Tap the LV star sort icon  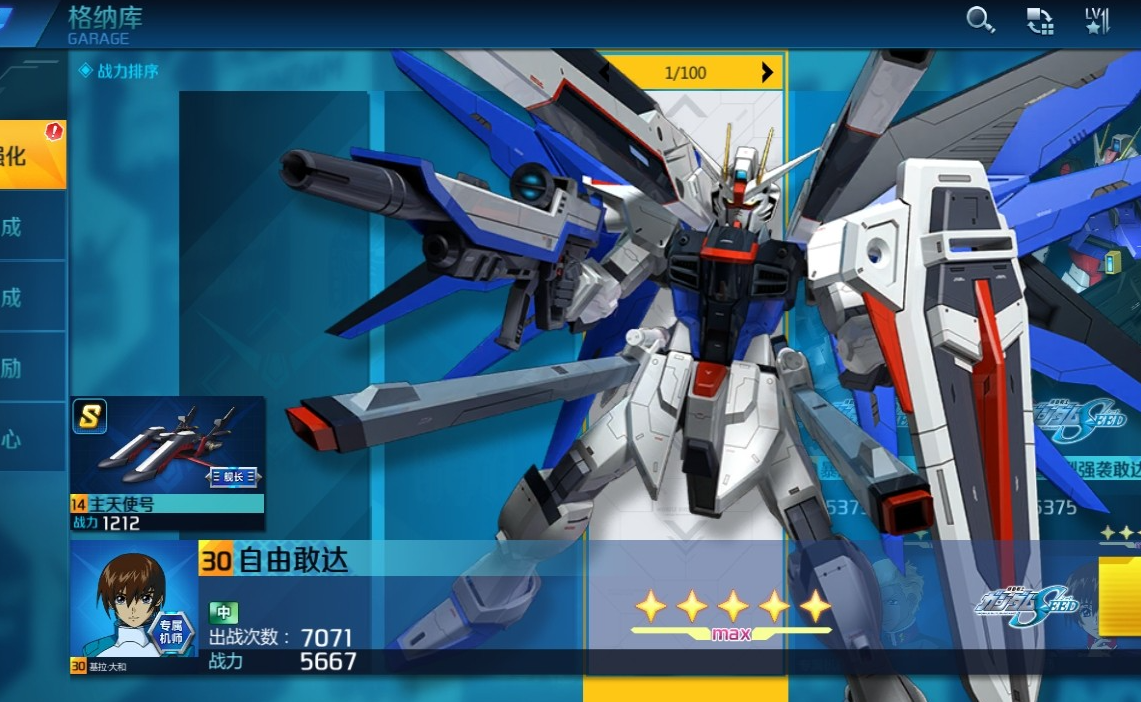[1097, 21]
